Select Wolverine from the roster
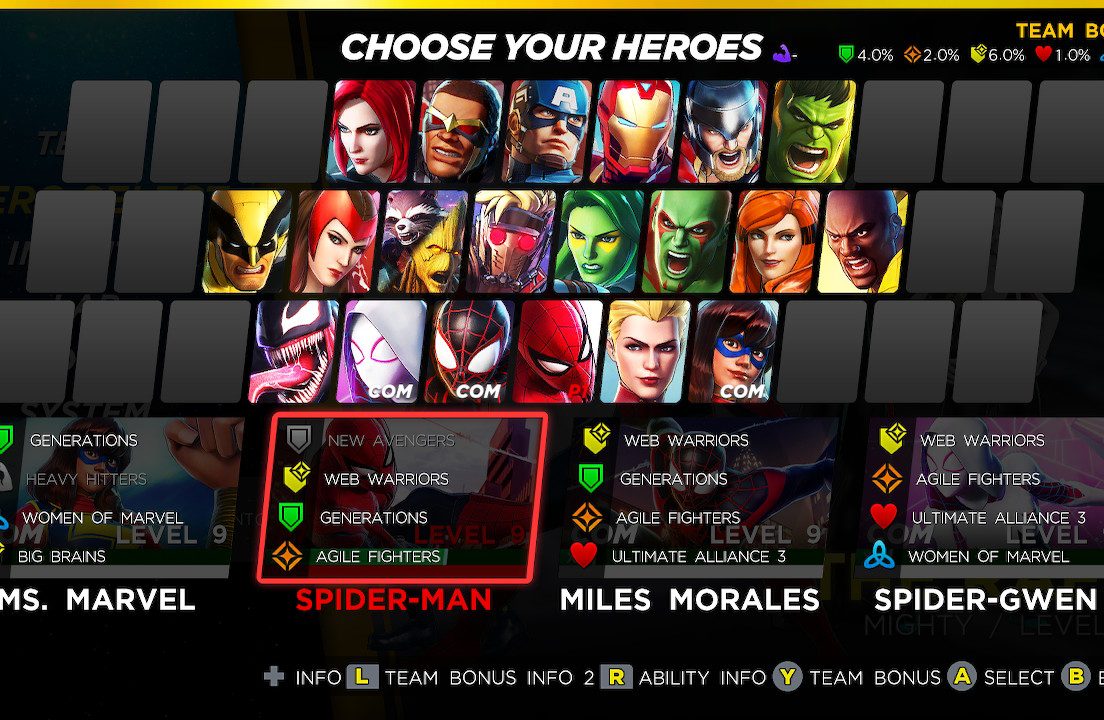 [x=246, y=241]
